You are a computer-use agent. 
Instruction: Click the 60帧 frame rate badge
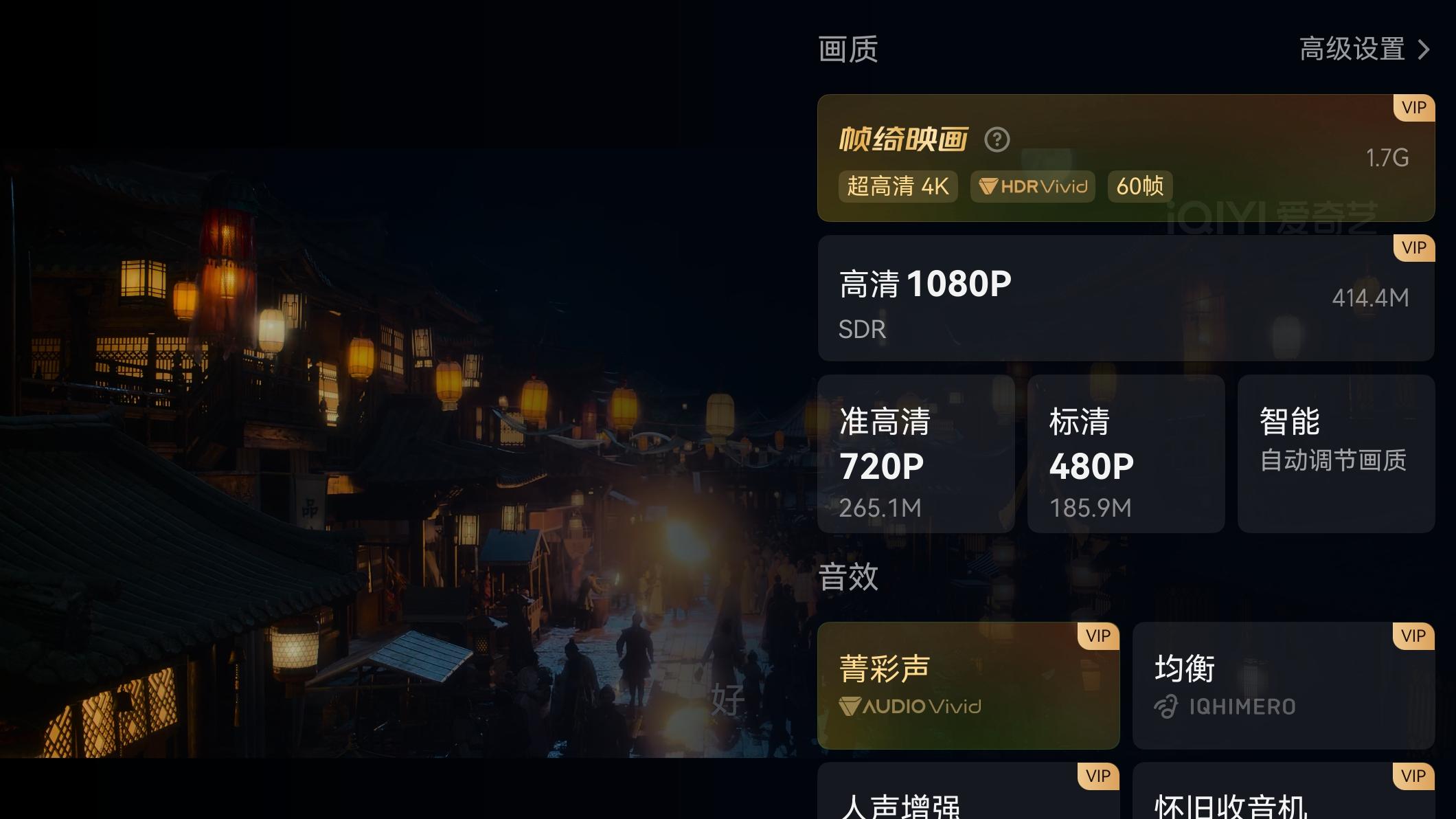pos(1139,186)
